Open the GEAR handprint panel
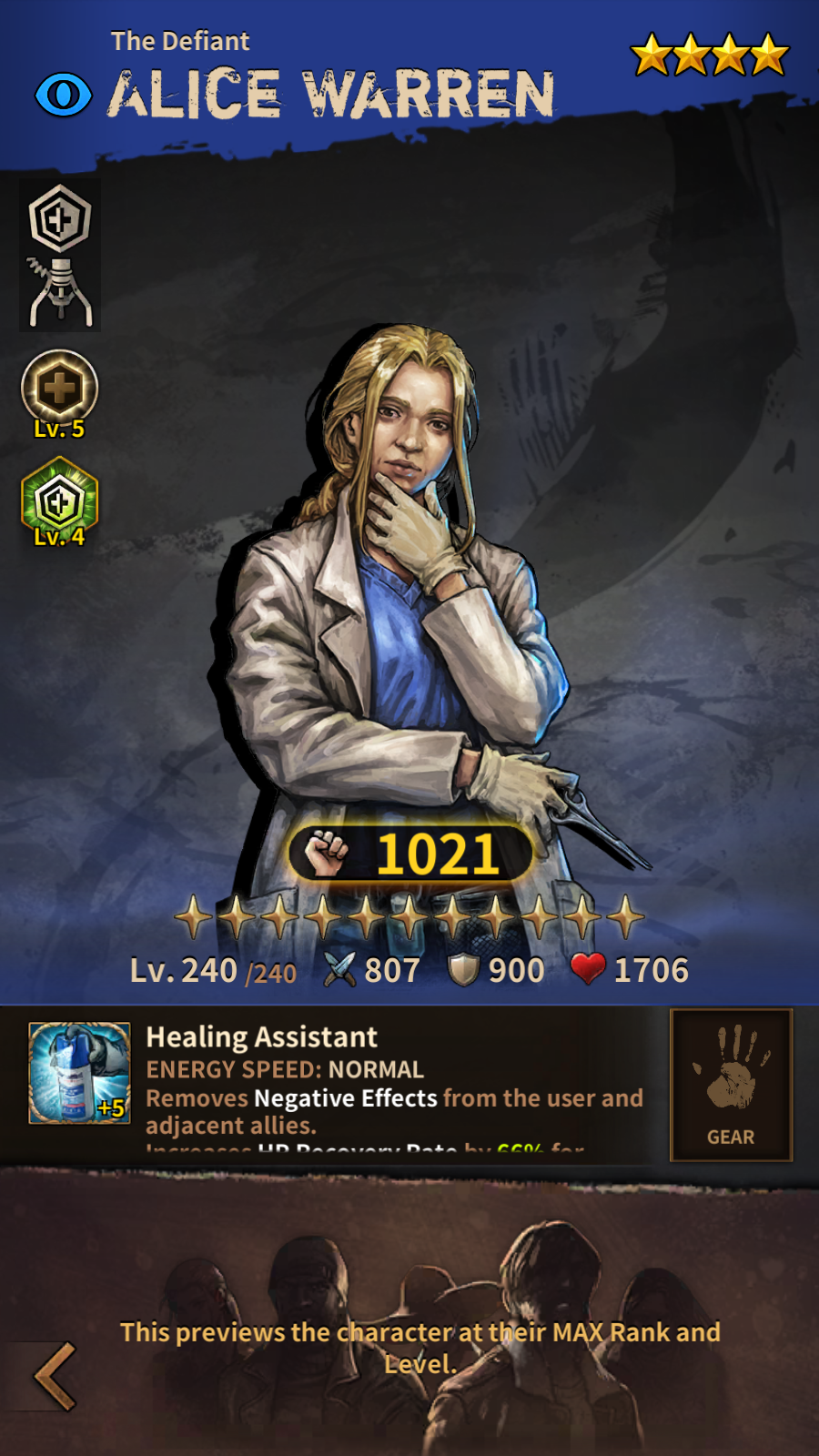This screenshot has height=1456, width=819. 731,1084
